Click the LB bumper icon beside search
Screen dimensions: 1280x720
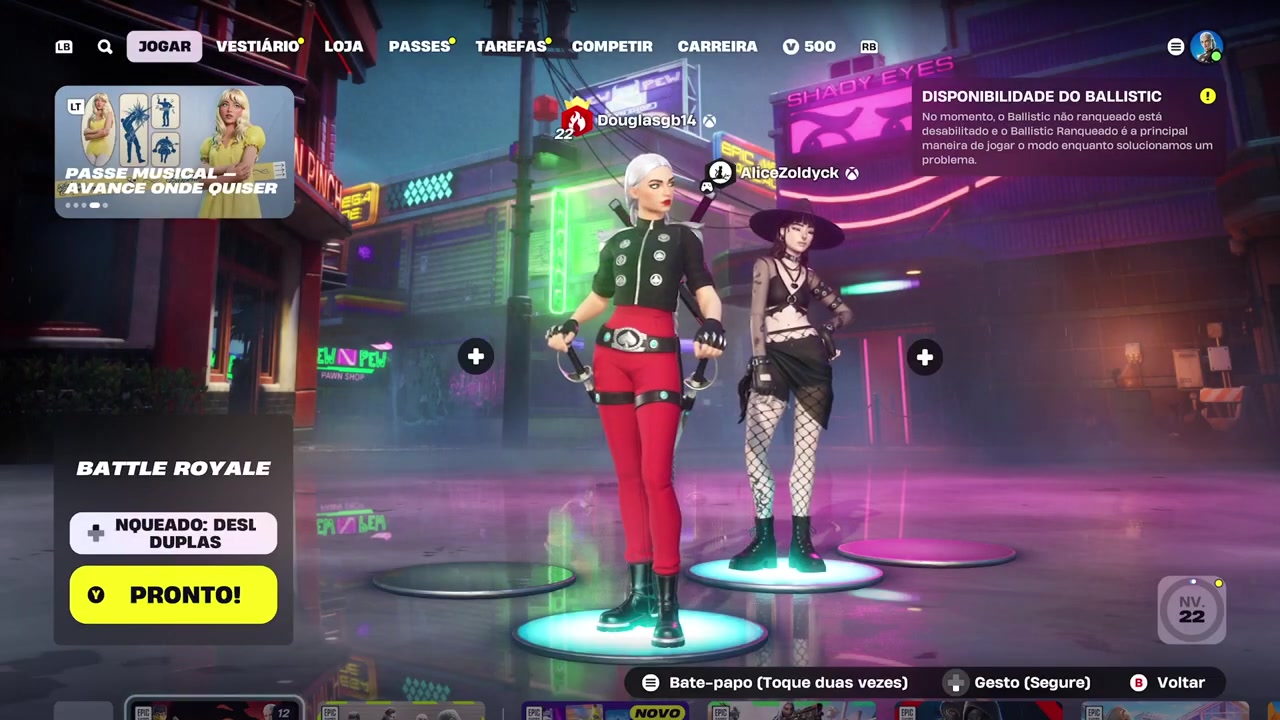click(x=63, y=46)
